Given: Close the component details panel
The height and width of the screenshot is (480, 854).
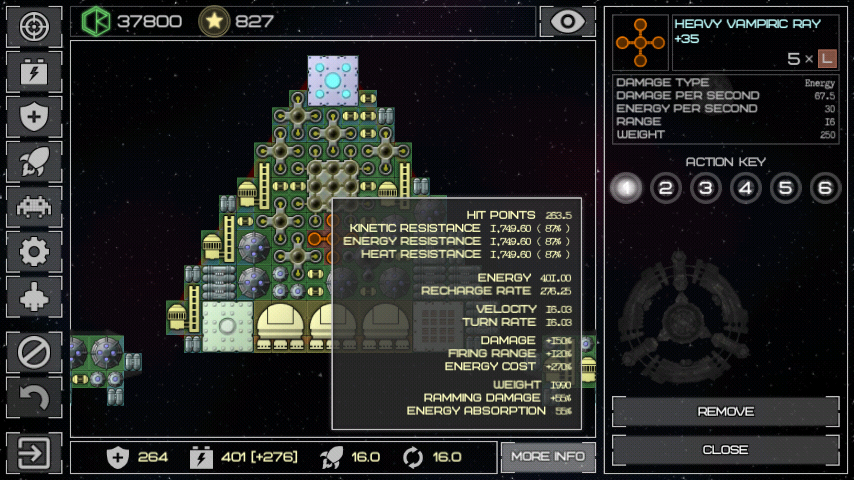Looking at the screenshot, I should coord(725,450).
